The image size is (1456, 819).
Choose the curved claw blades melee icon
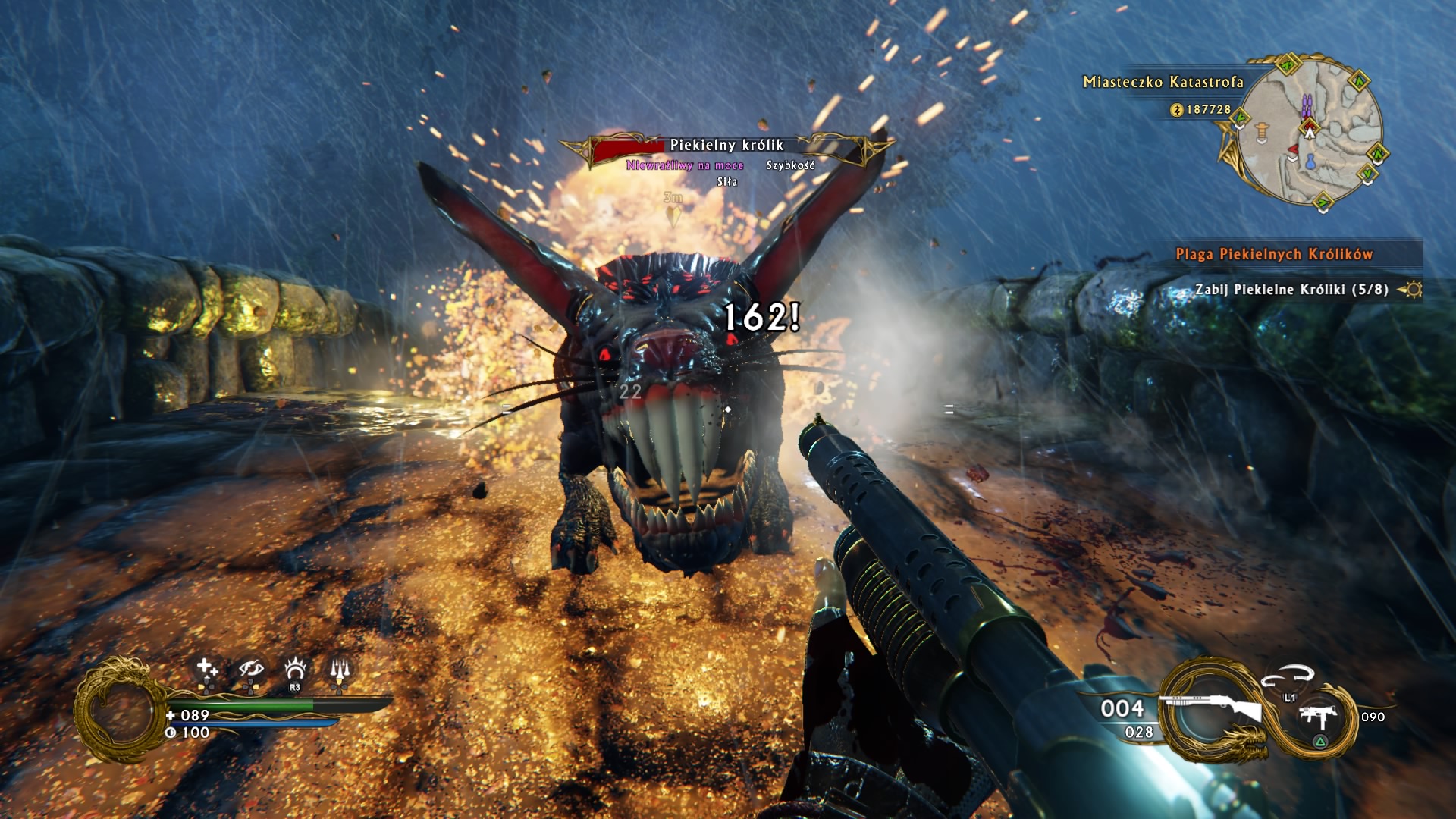pyautogui.click(x=1287, y=674)
